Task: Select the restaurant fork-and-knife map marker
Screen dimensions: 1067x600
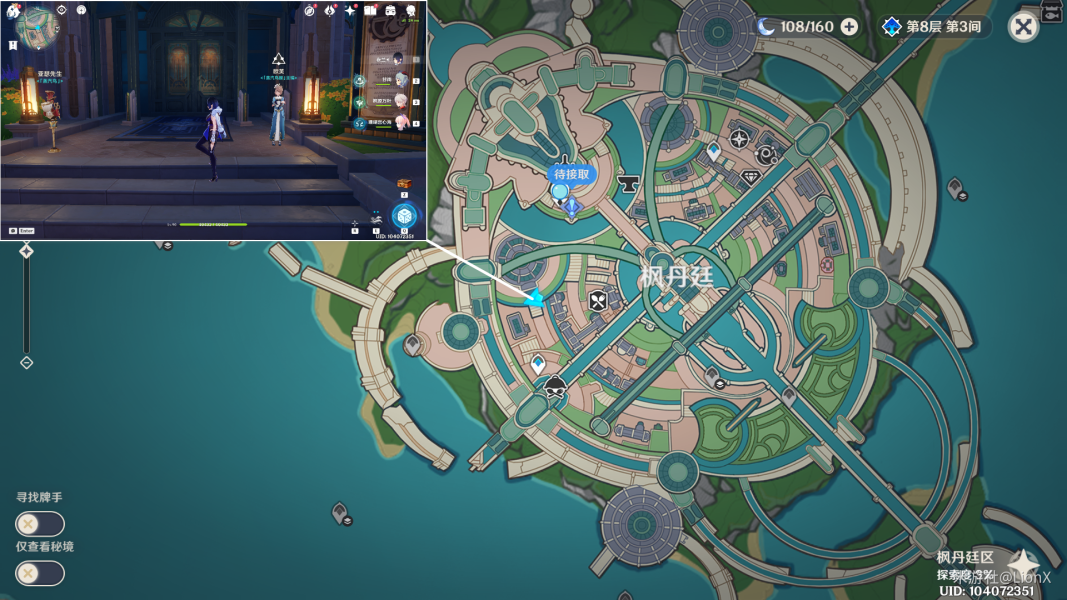Action: 598,299
